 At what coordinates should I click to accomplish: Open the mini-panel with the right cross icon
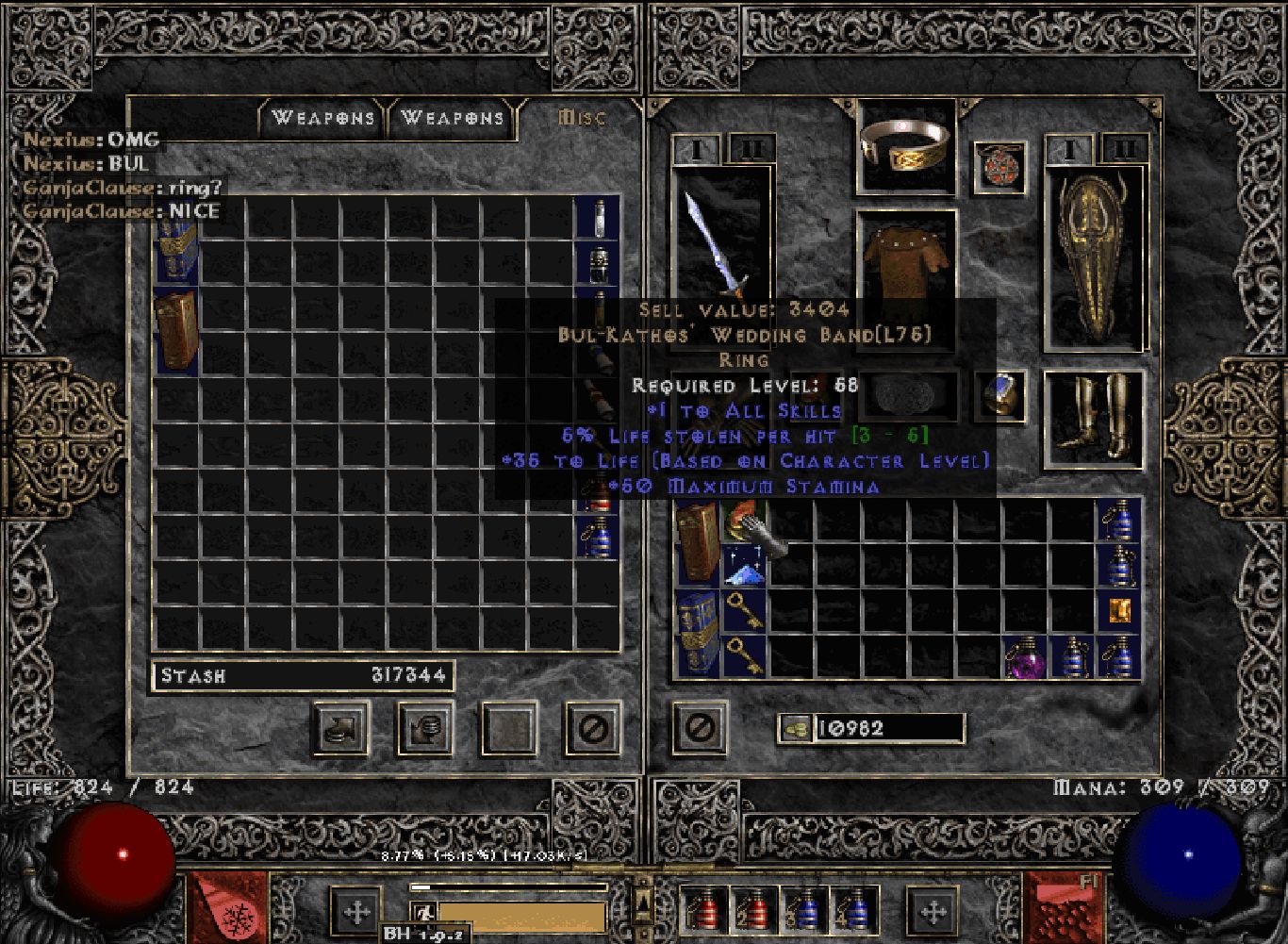point(933,912)
